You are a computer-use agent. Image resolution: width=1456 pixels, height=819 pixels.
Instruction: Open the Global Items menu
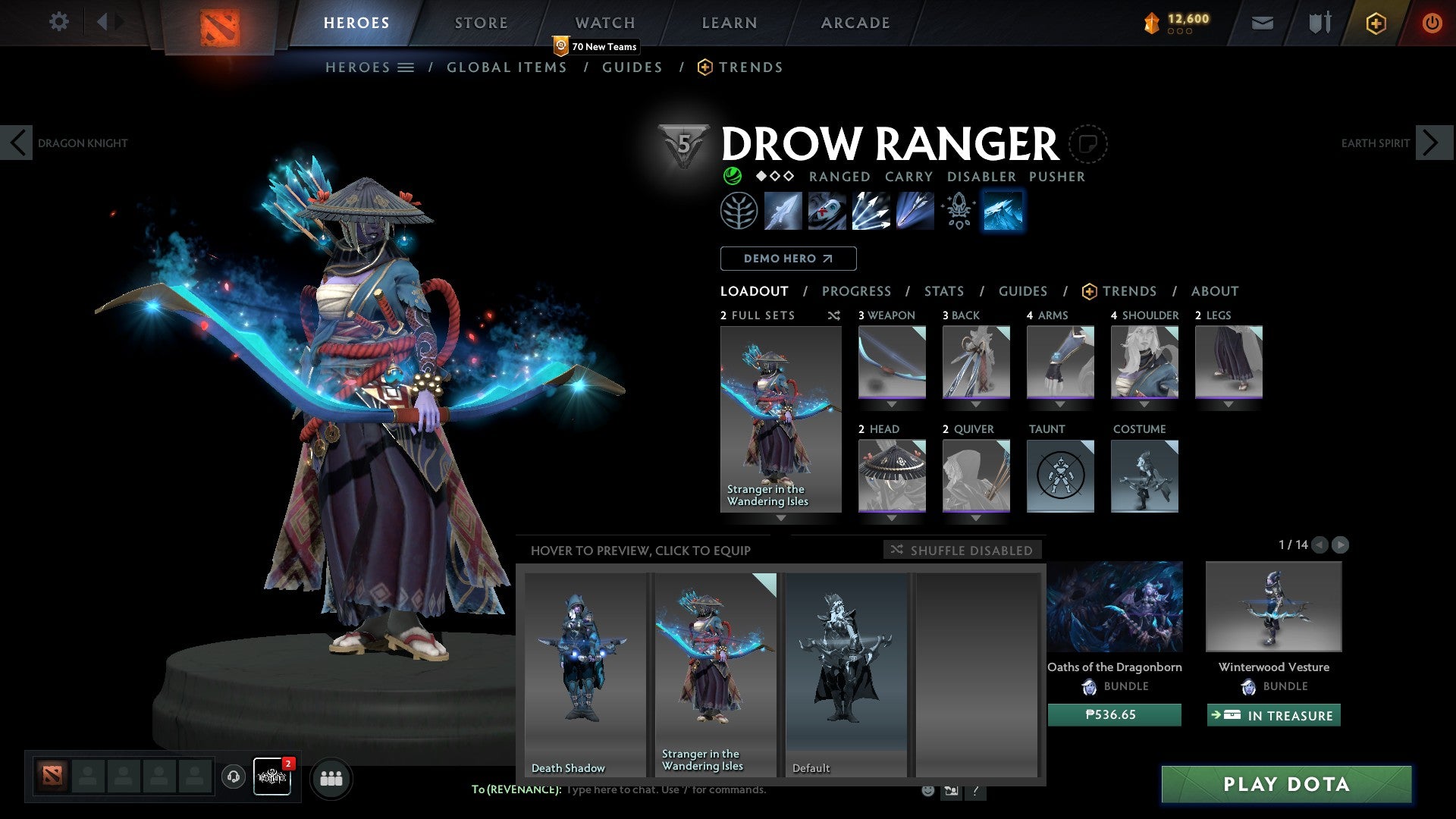(507, 67)
